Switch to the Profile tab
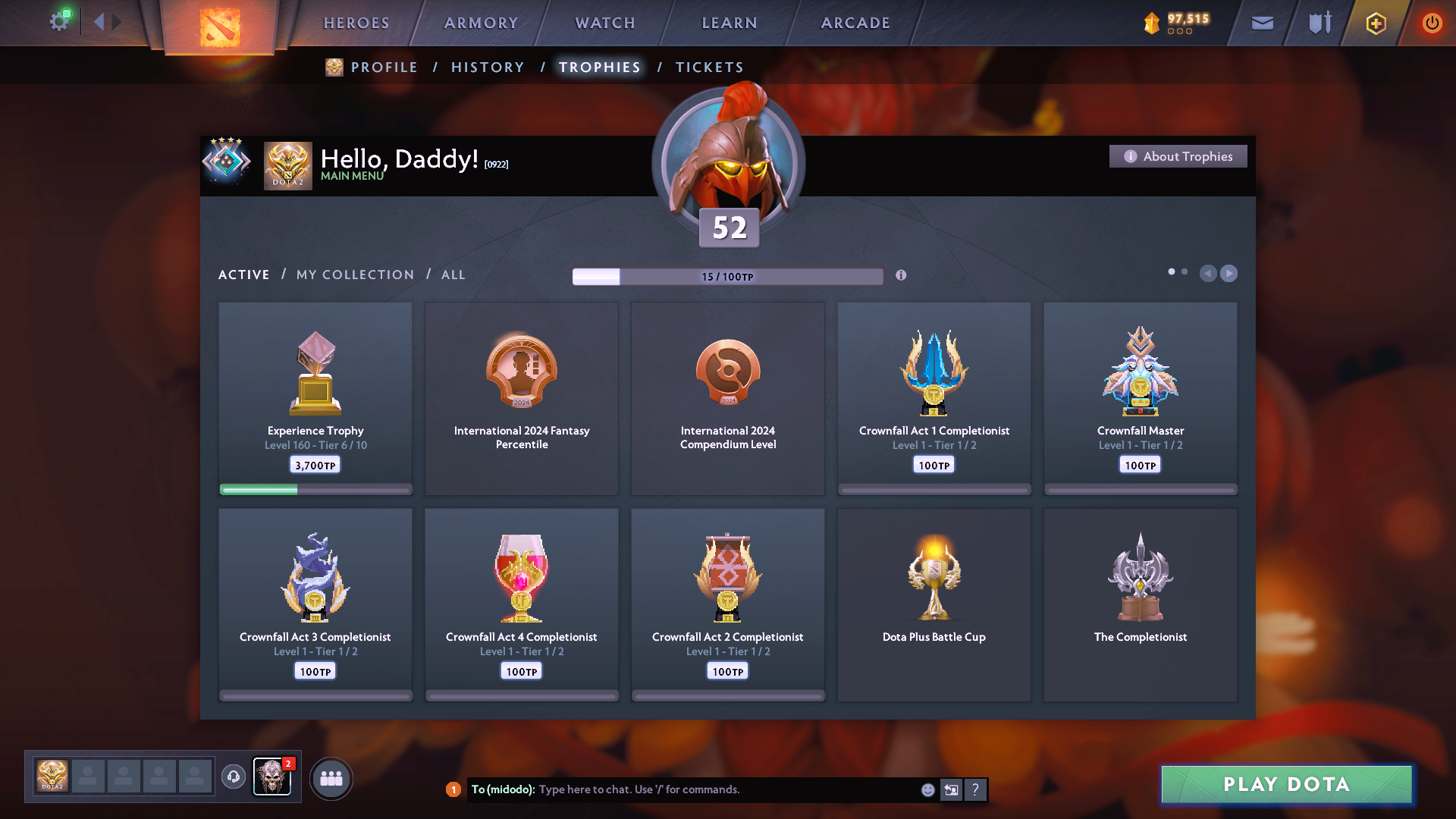1456x819 pixels. coord(384,67)
